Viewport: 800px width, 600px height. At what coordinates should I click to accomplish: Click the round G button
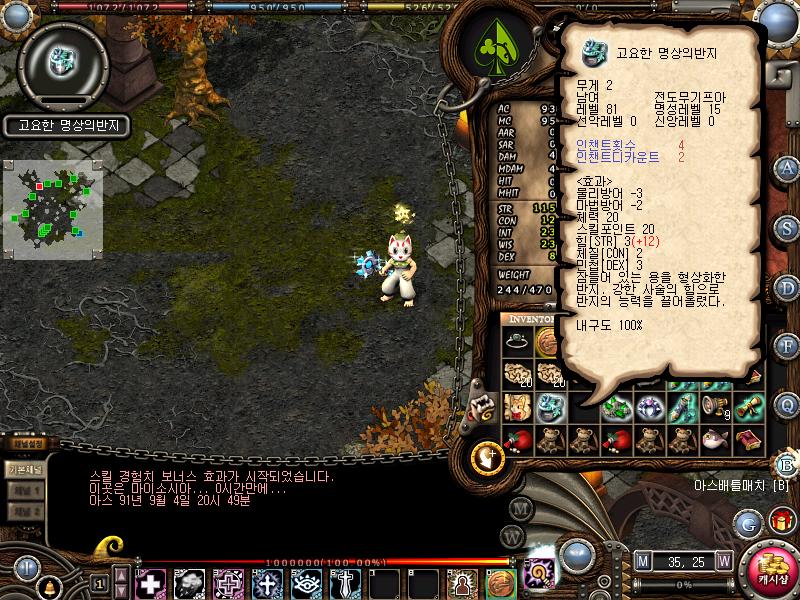tap(747, 522)
